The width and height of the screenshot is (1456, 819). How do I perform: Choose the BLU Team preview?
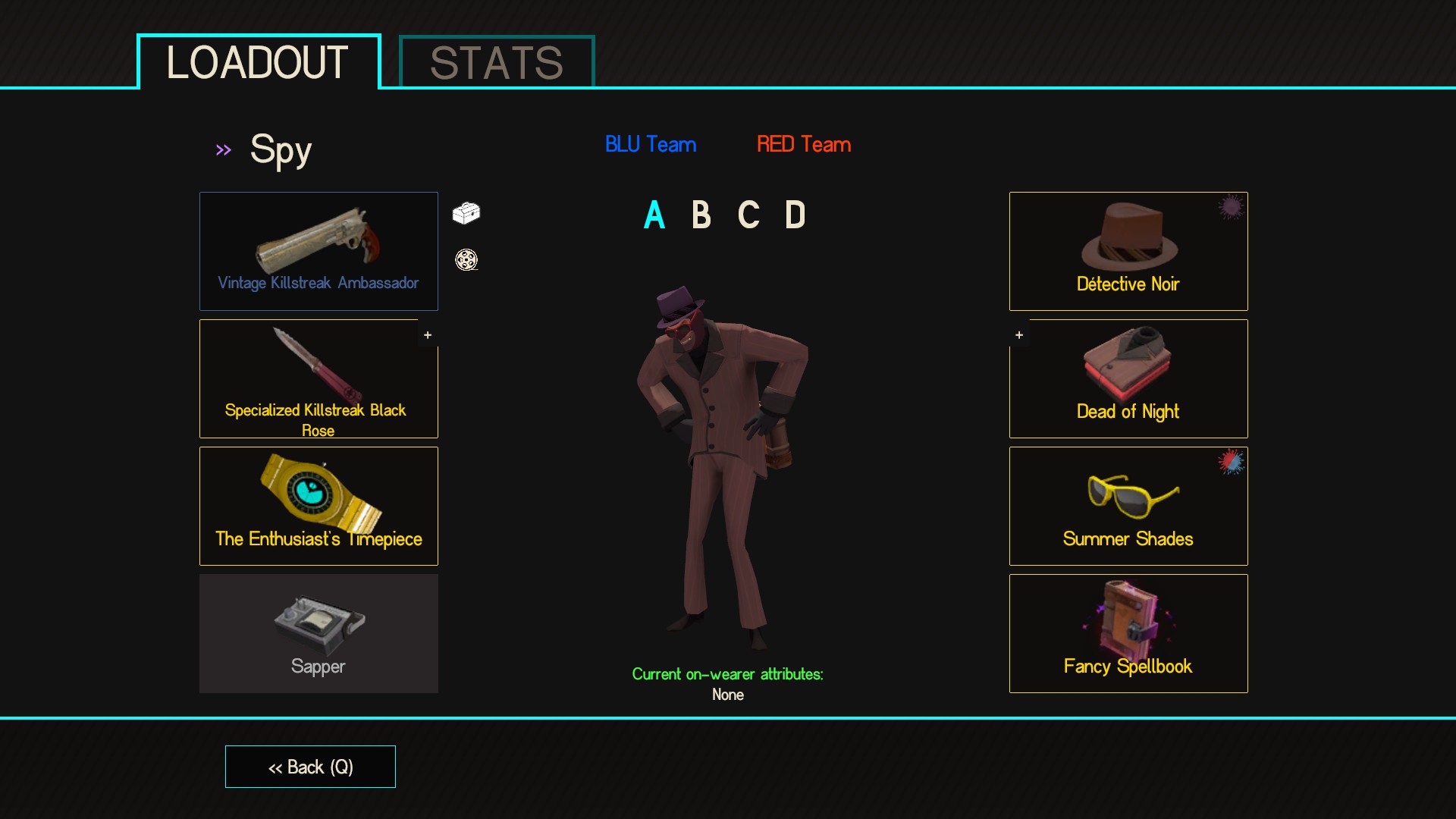tap(651, 144)
